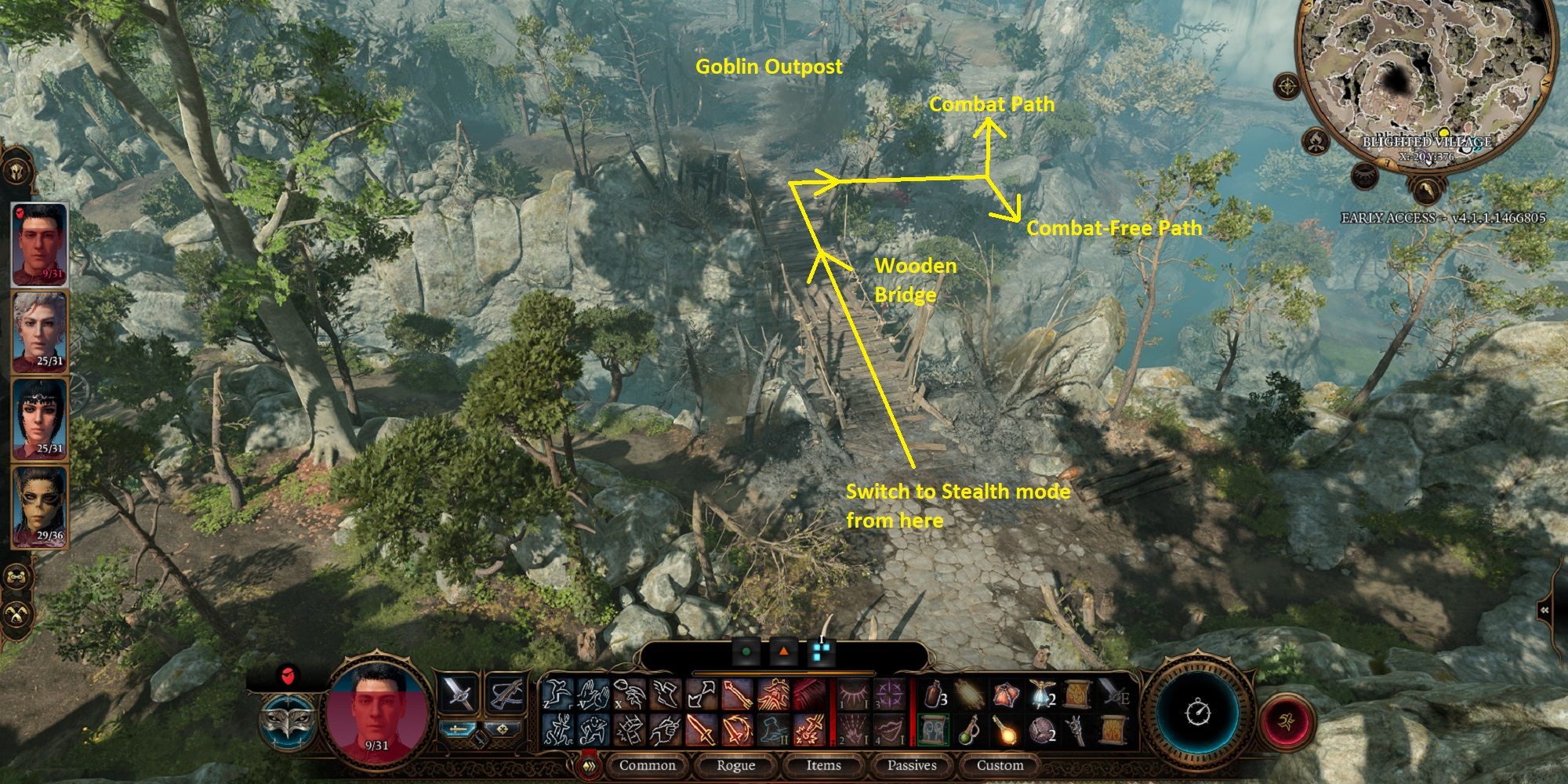Screen dimensions: 1568x784
Task: Expand the hotbar with the gold double-chevron
Action: click(x=588, y=766)
